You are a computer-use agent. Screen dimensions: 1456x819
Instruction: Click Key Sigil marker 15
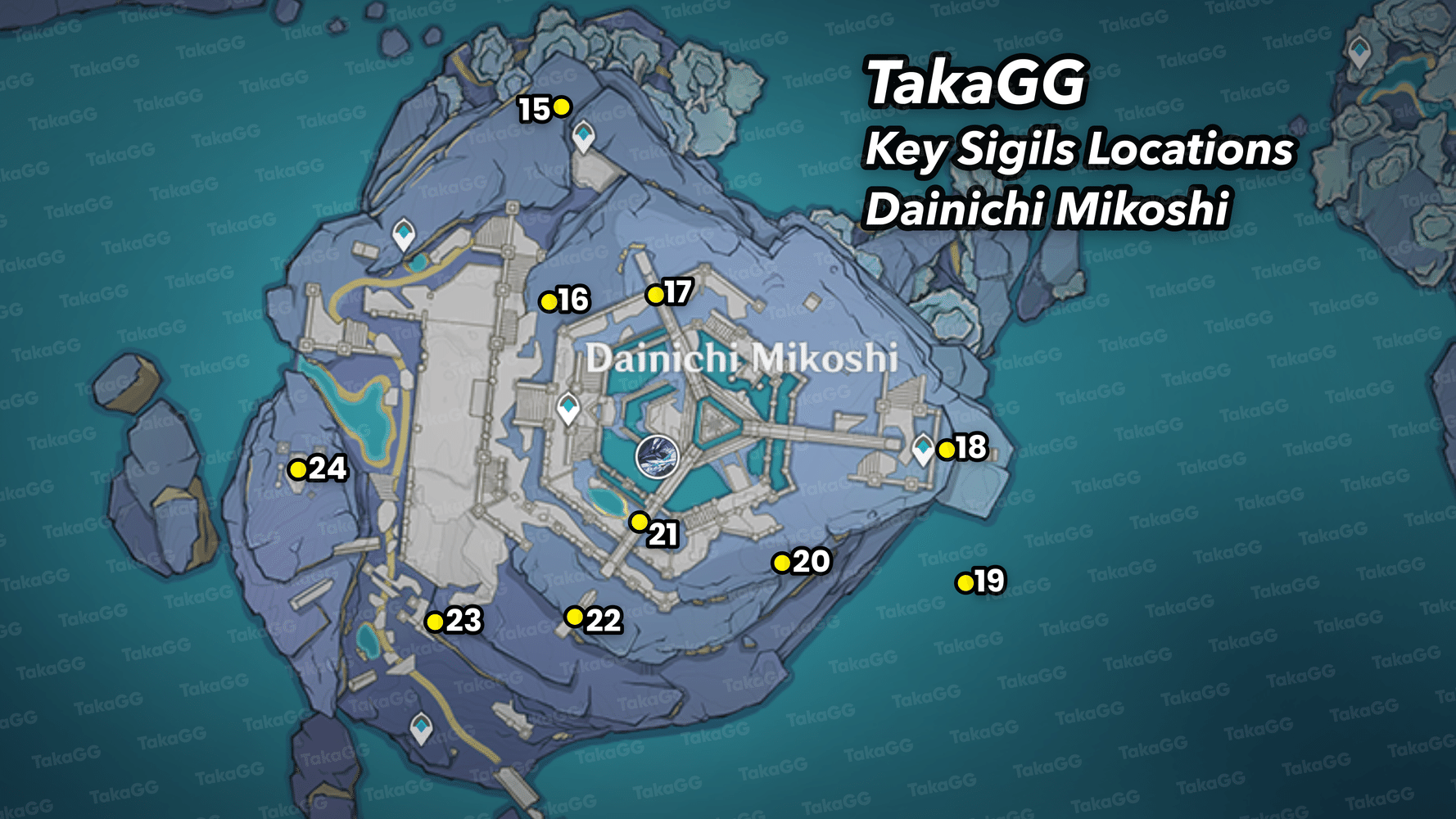(x=560, y=107)
